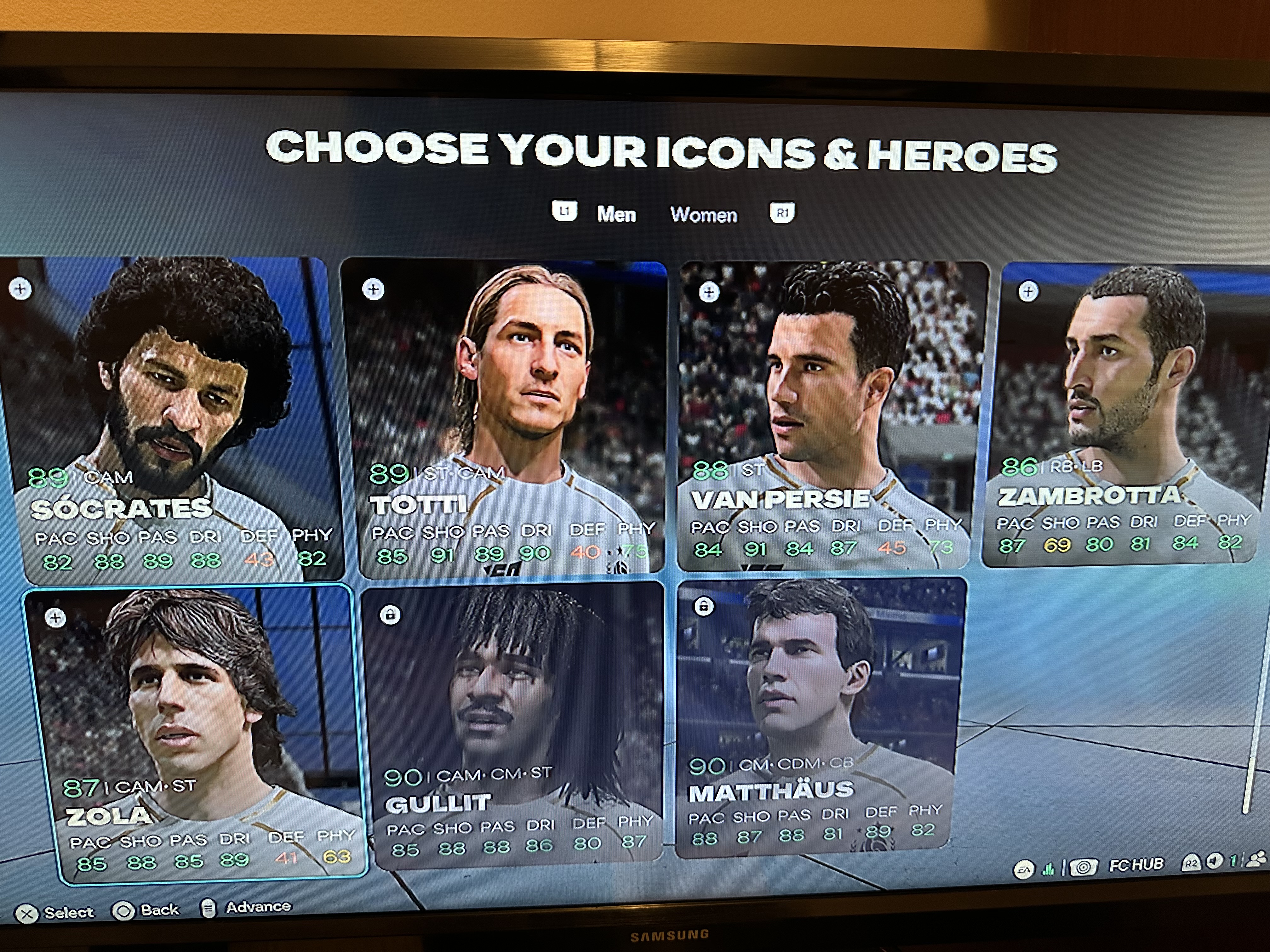Switch to the Women tab
Screen dimensions: 1270x952
pyautogui.click(x=703, y=215)
